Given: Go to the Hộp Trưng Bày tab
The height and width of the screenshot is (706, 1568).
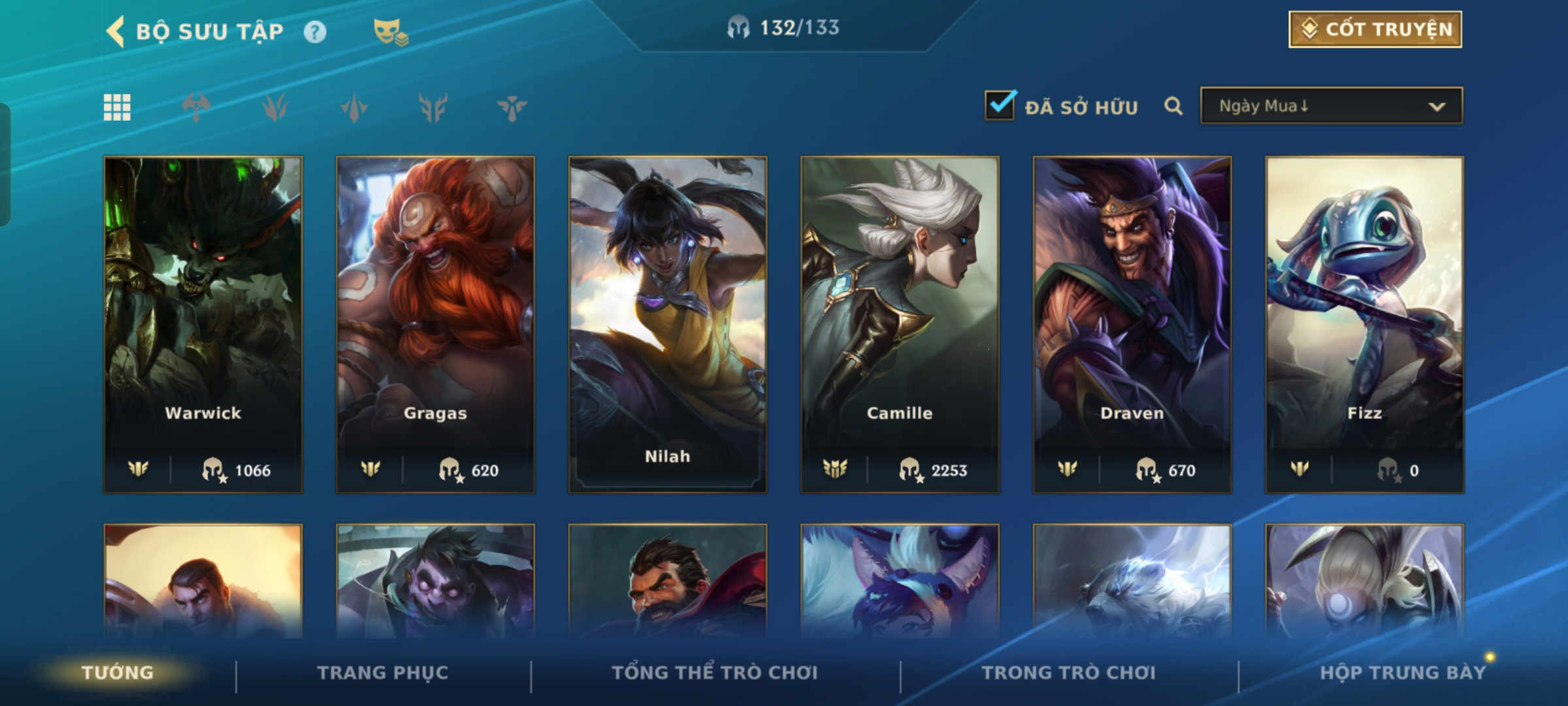Looking at the screenshot, I should tap(1402, 673).
